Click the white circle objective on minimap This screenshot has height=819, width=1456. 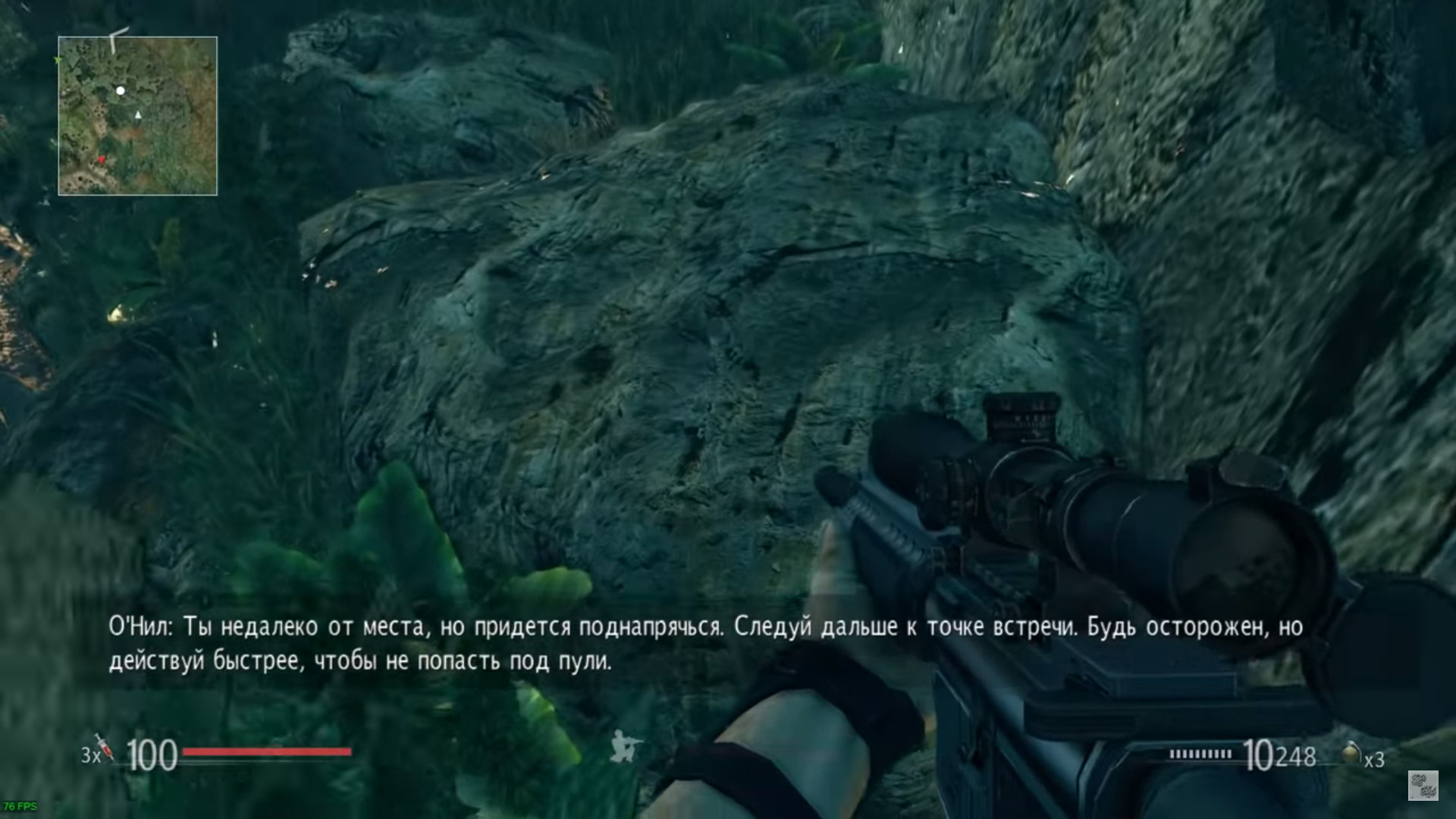[120, 90]
